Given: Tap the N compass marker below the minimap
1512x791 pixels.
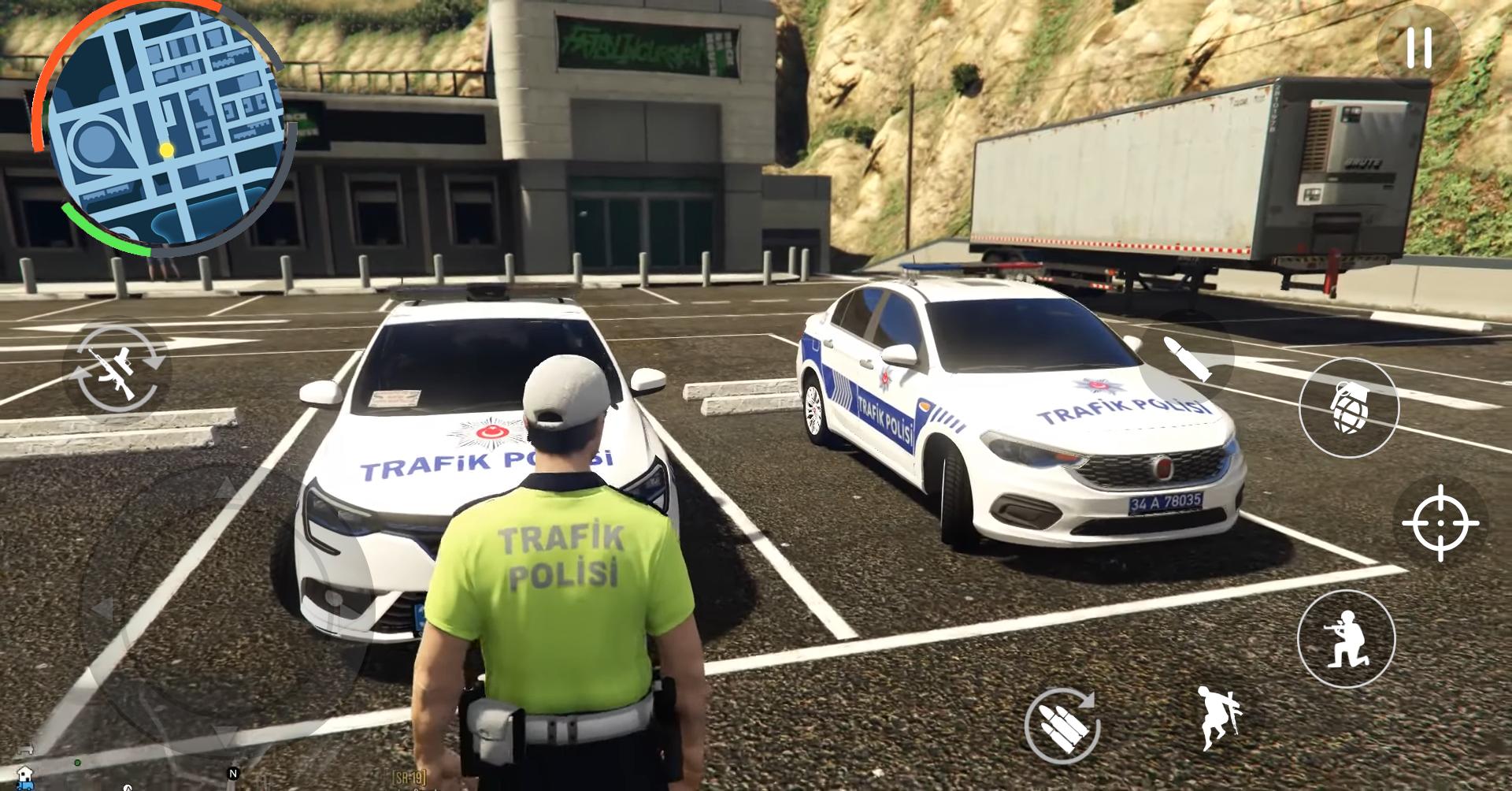Looking at the screenshot, I should [232, 772].
